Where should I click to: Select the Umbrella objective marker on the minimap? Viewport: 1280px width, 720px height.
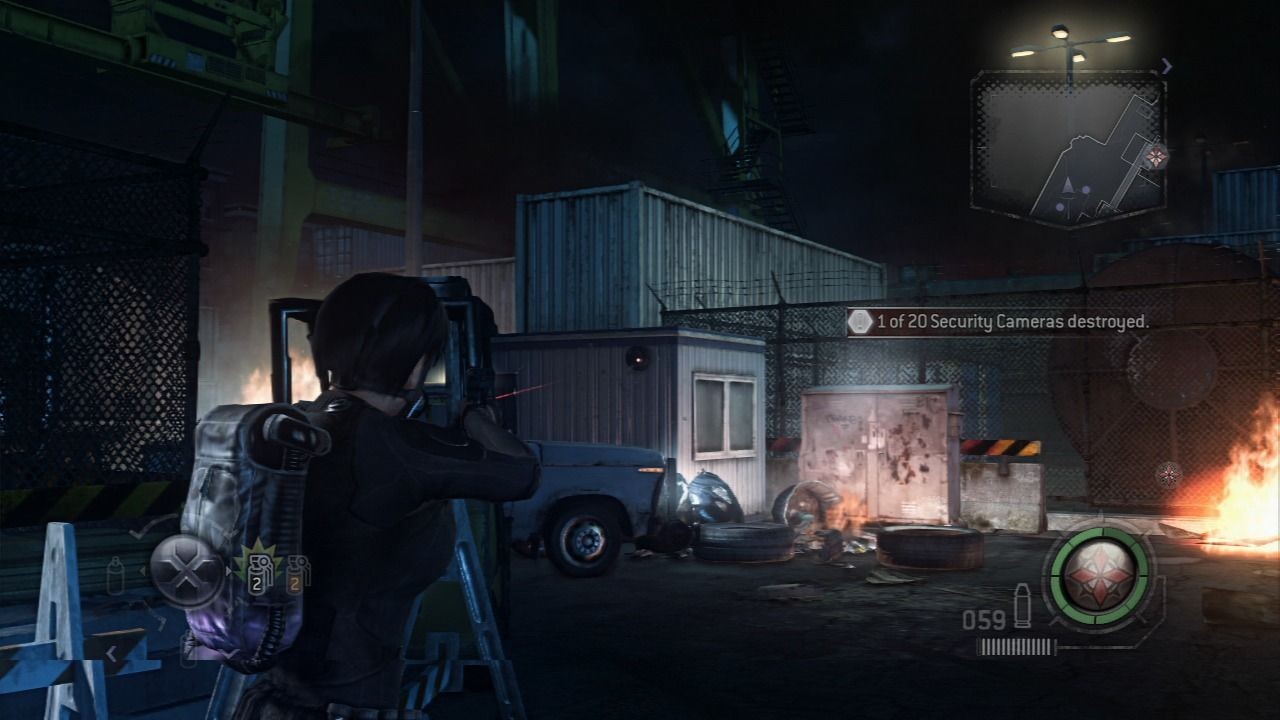(1157, 156)
